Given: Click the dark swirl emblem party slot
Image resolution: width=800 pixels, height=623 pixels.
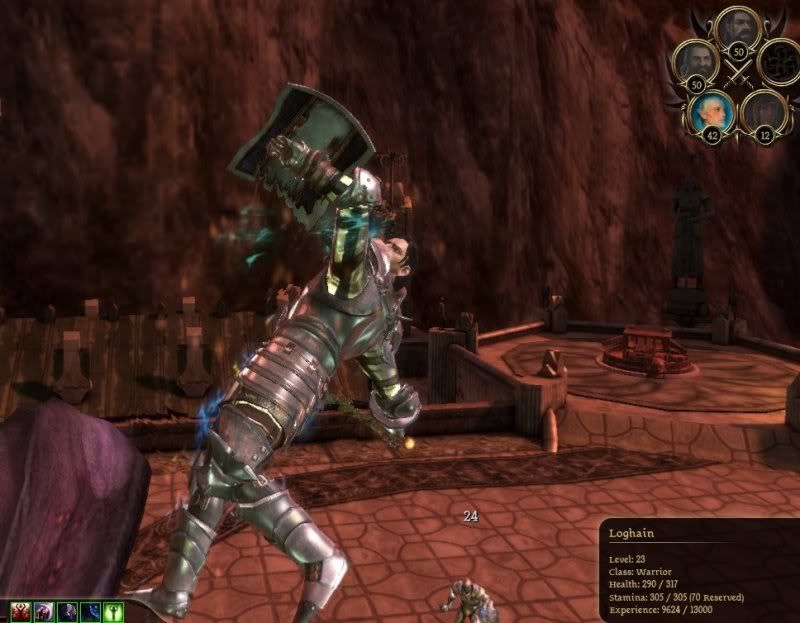Looking at the screenshot, I should point(776,62).
